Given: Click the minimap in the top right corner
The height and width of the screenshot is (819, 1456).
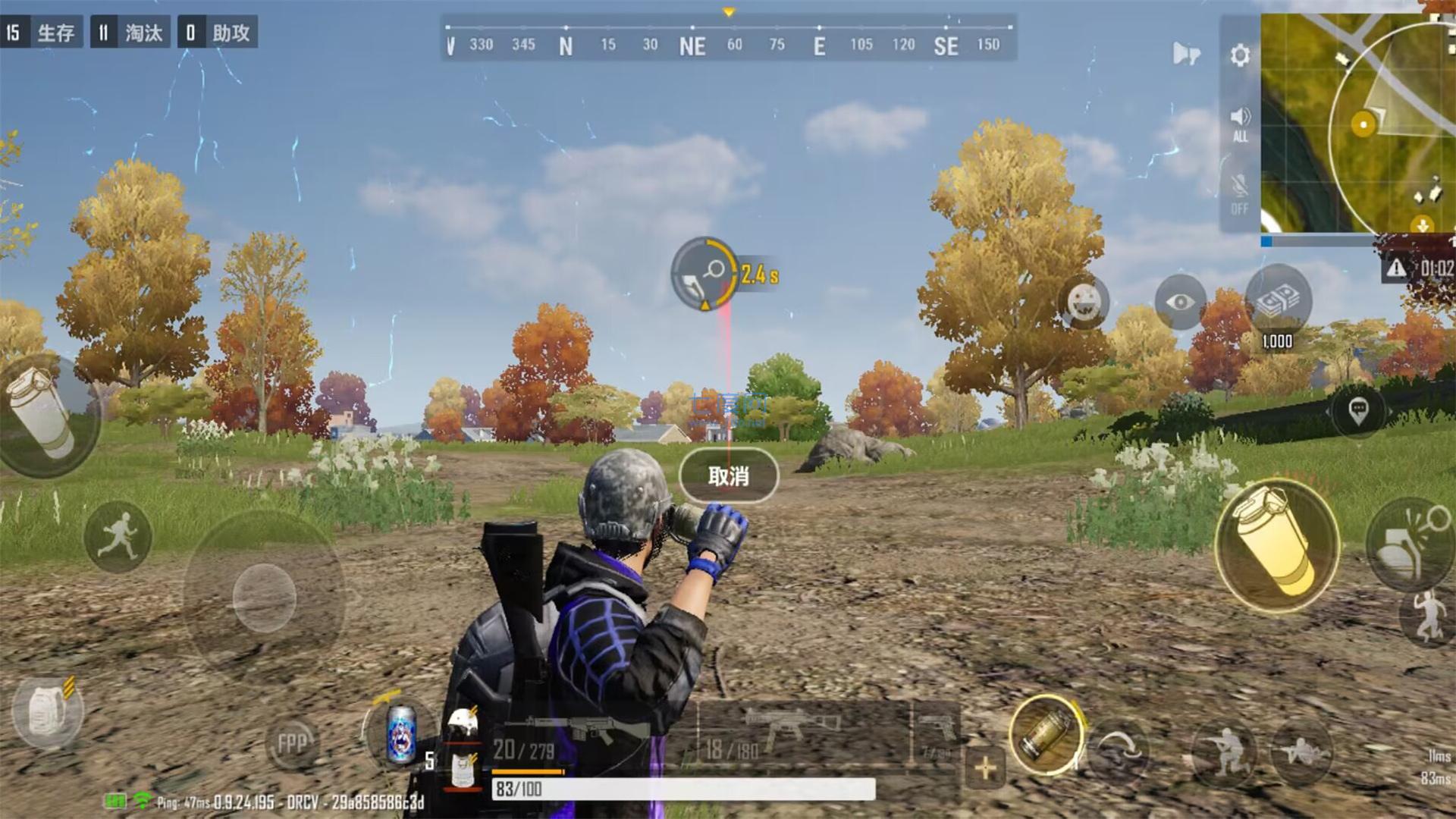Looking at the screenshot, I should tap(1357, 121).
